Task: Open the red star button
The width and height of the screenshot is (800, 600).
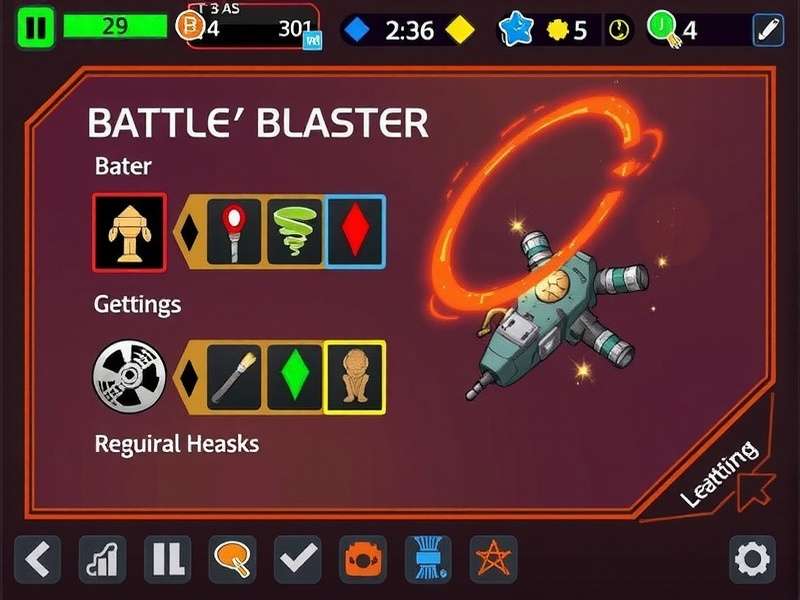Action: coord(492,559)
